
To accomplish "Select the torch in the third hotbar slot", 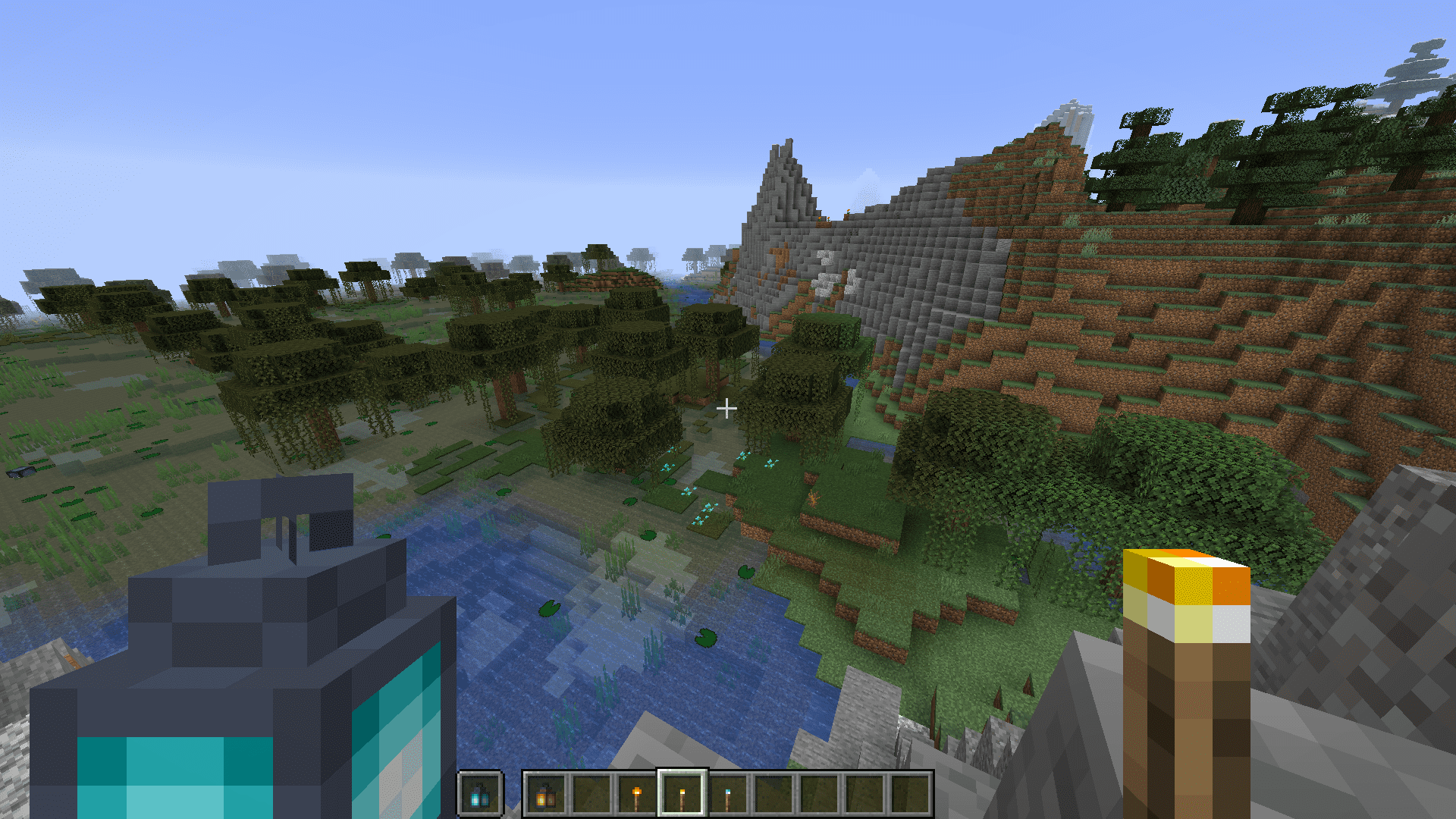I will [637, 795].
